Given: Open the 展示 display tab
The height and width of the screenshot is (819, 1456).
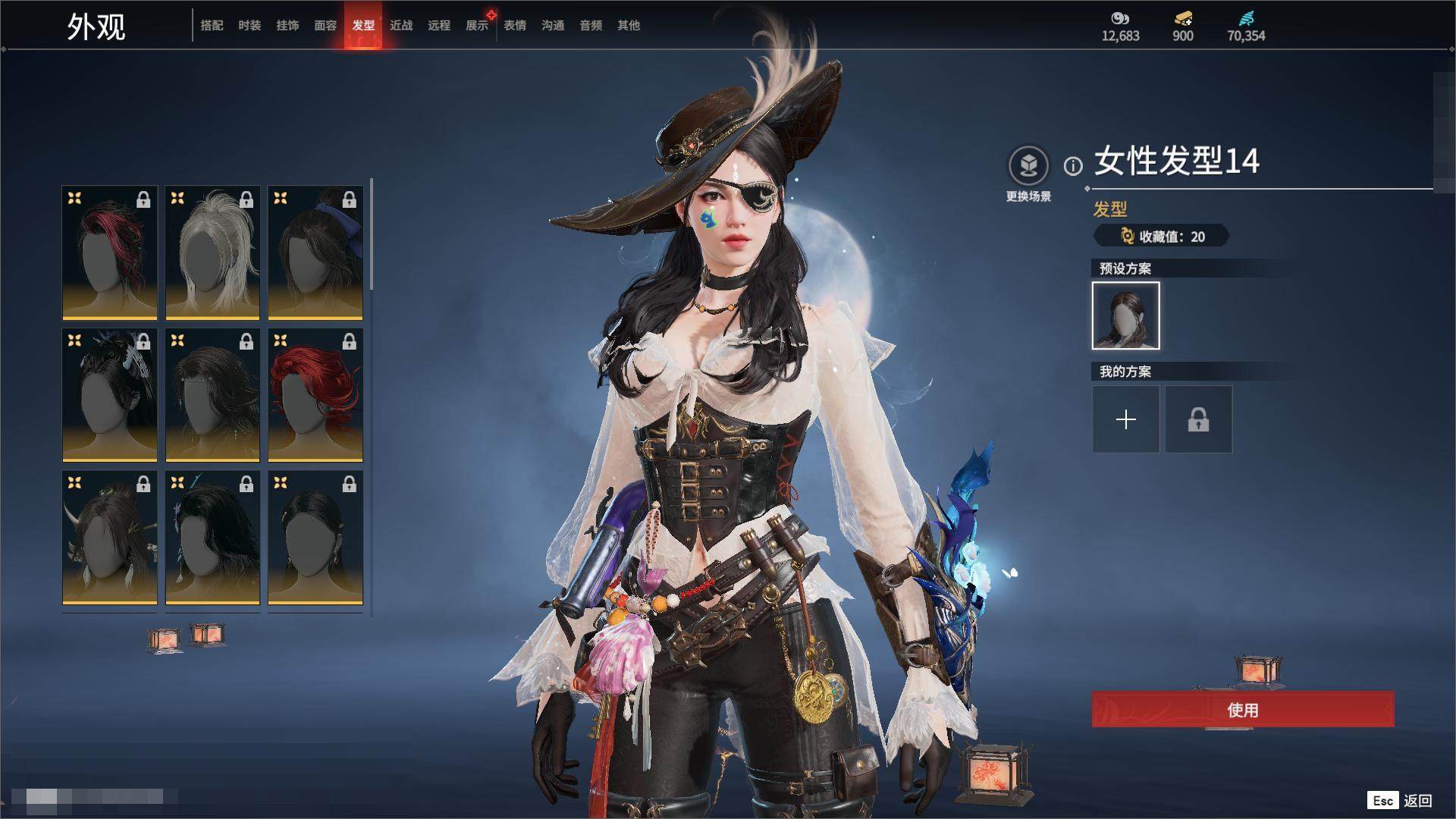Looking at the screenshot, I should pyautogui.click(x=477, y=26).
